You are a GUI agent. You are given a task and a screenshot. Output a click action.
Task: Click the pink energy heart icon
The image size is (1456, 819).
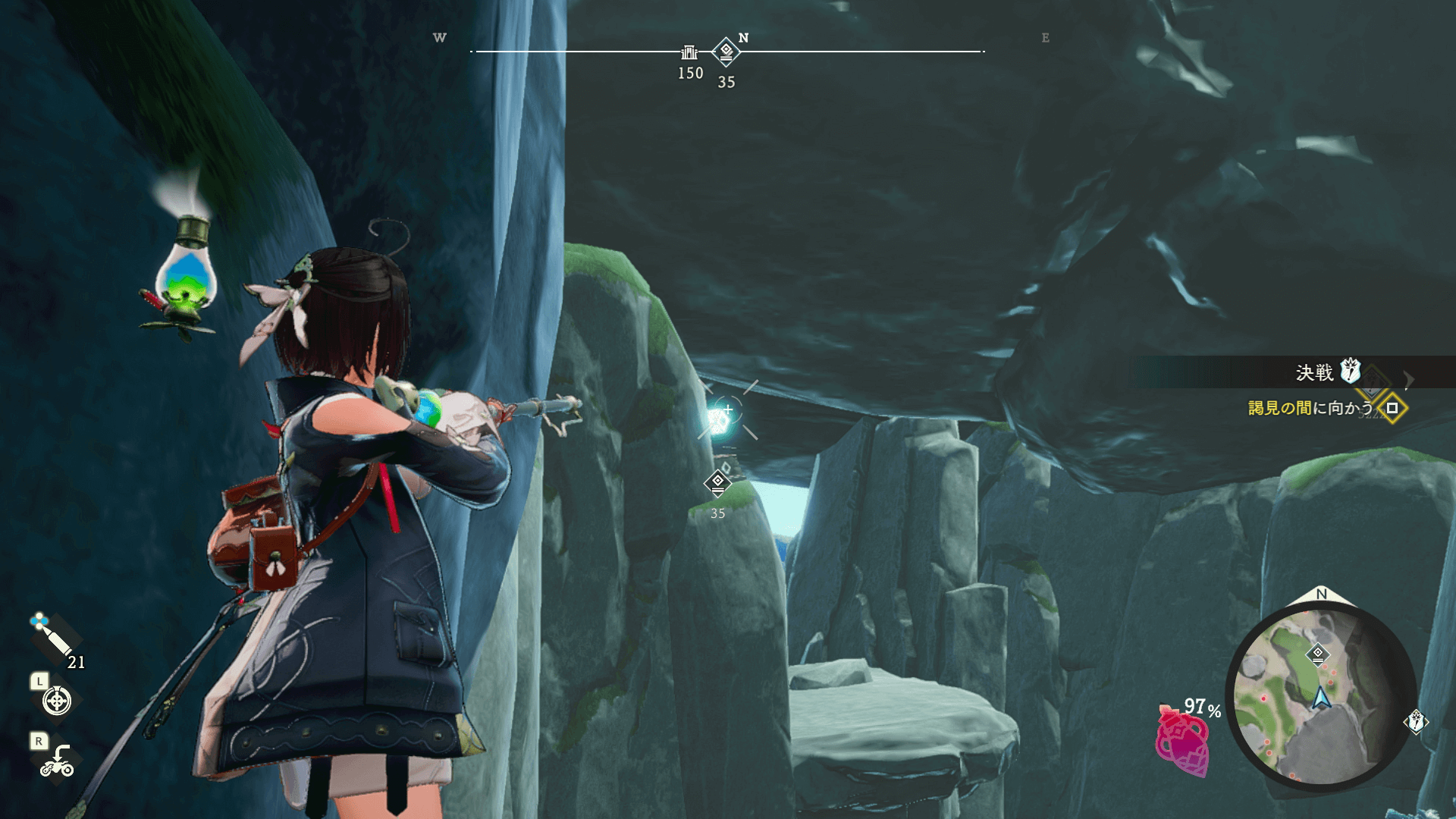point(1181,743)
